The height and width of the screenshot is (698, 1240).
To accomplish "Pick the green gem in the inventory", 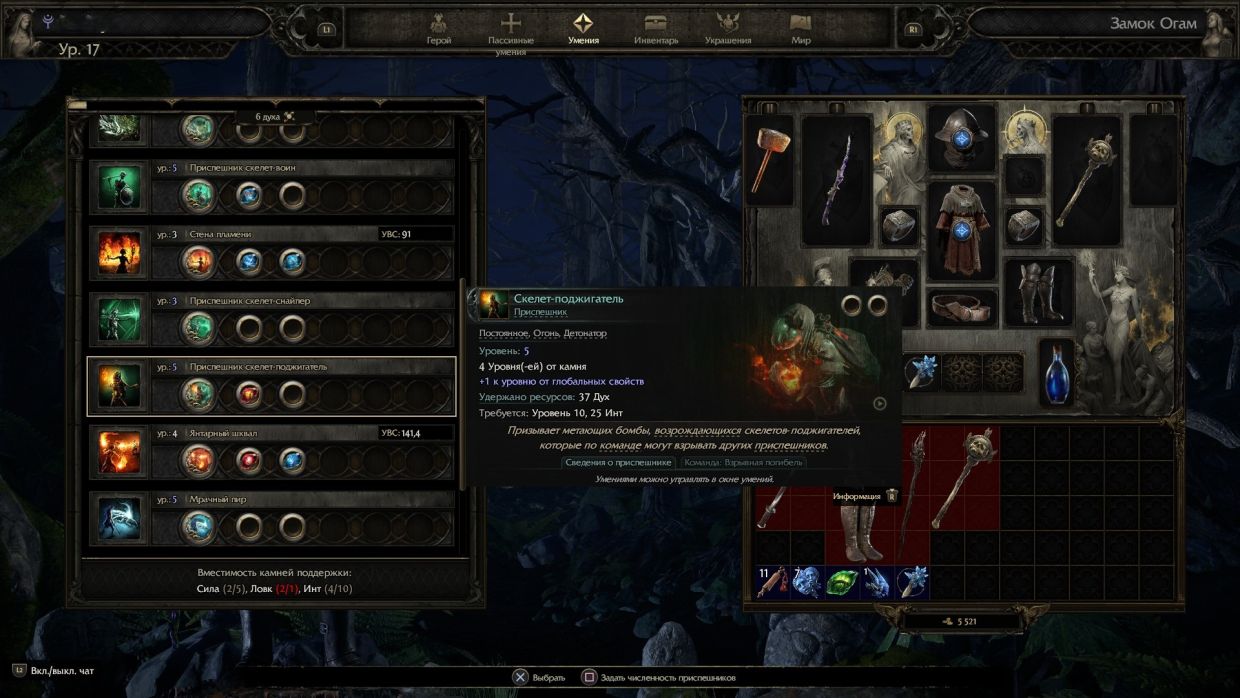I will click(842, 582).
